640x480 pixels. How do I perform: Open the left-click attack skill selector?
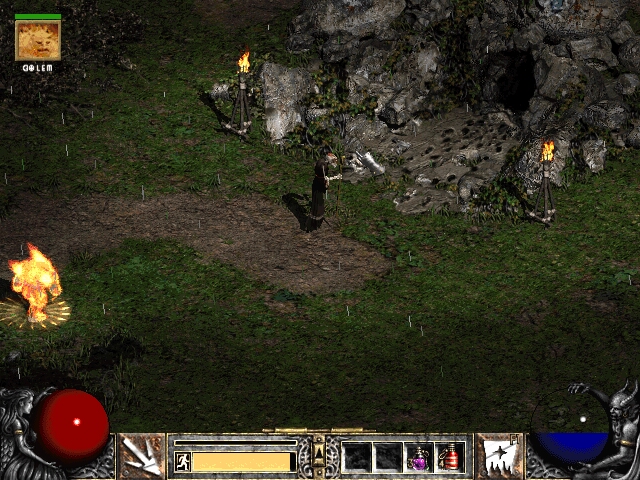[141, 456]
